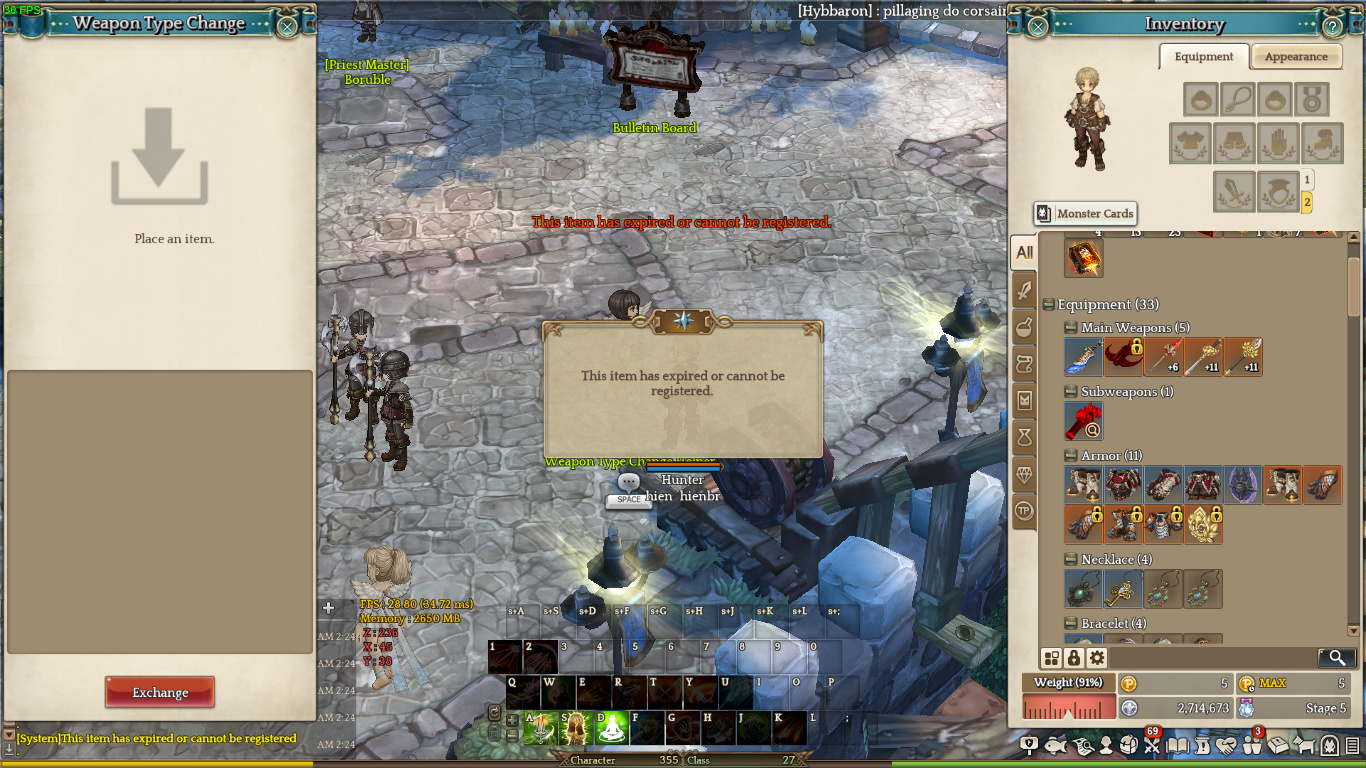This screenshot has height=768, width=1366.
Task: Select the golden key necklace item
Action: 1123,589
